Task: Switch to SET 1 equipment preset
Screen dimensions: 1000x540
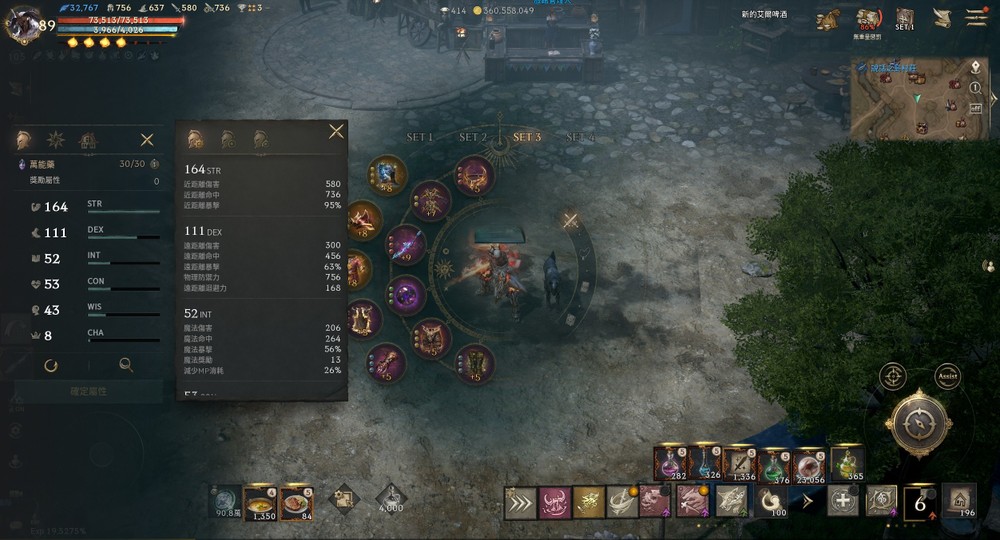Action: coord(420,137)
